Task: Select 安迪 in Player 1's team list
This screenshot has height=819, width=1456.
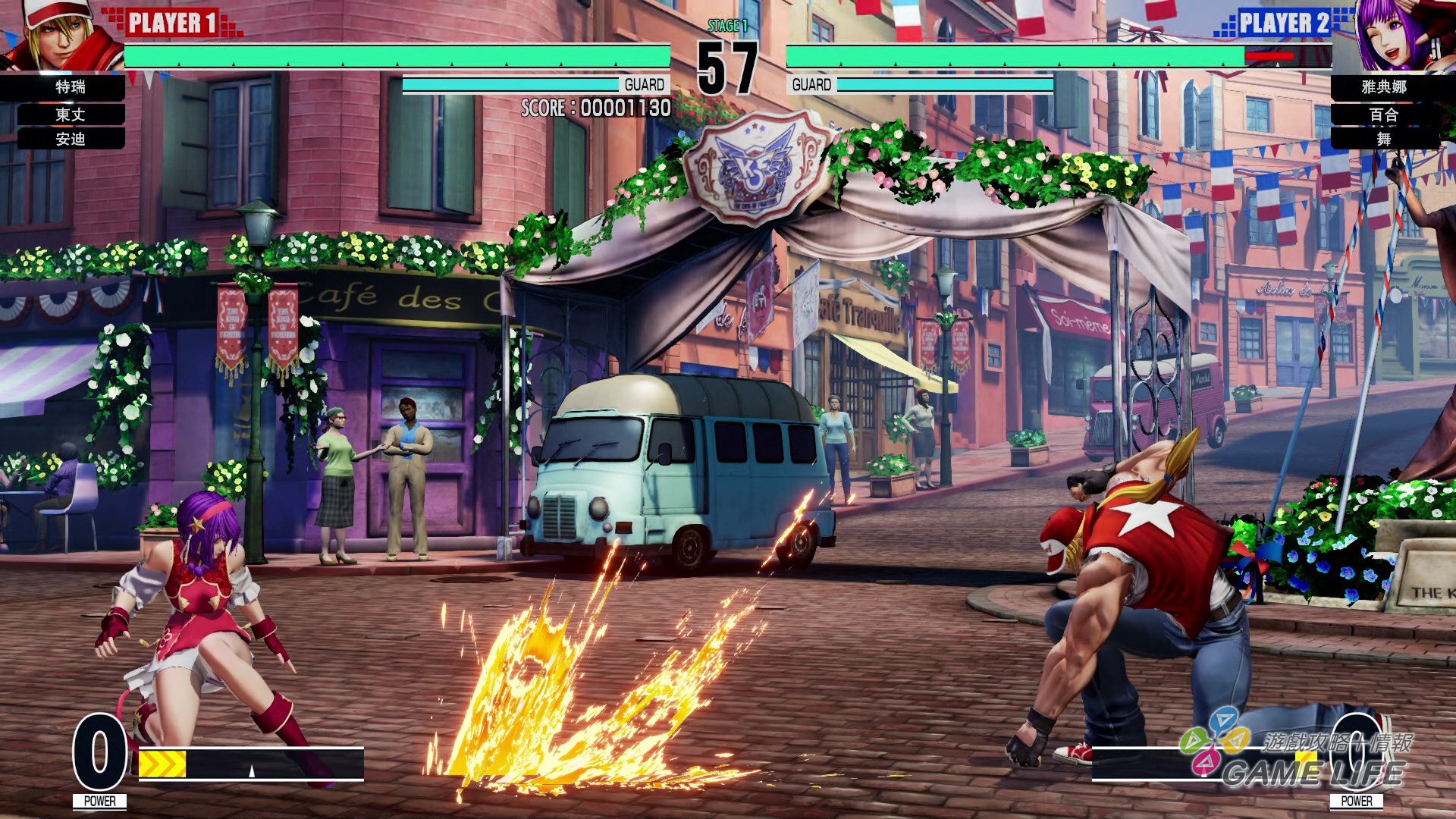Action: (71, 139)
